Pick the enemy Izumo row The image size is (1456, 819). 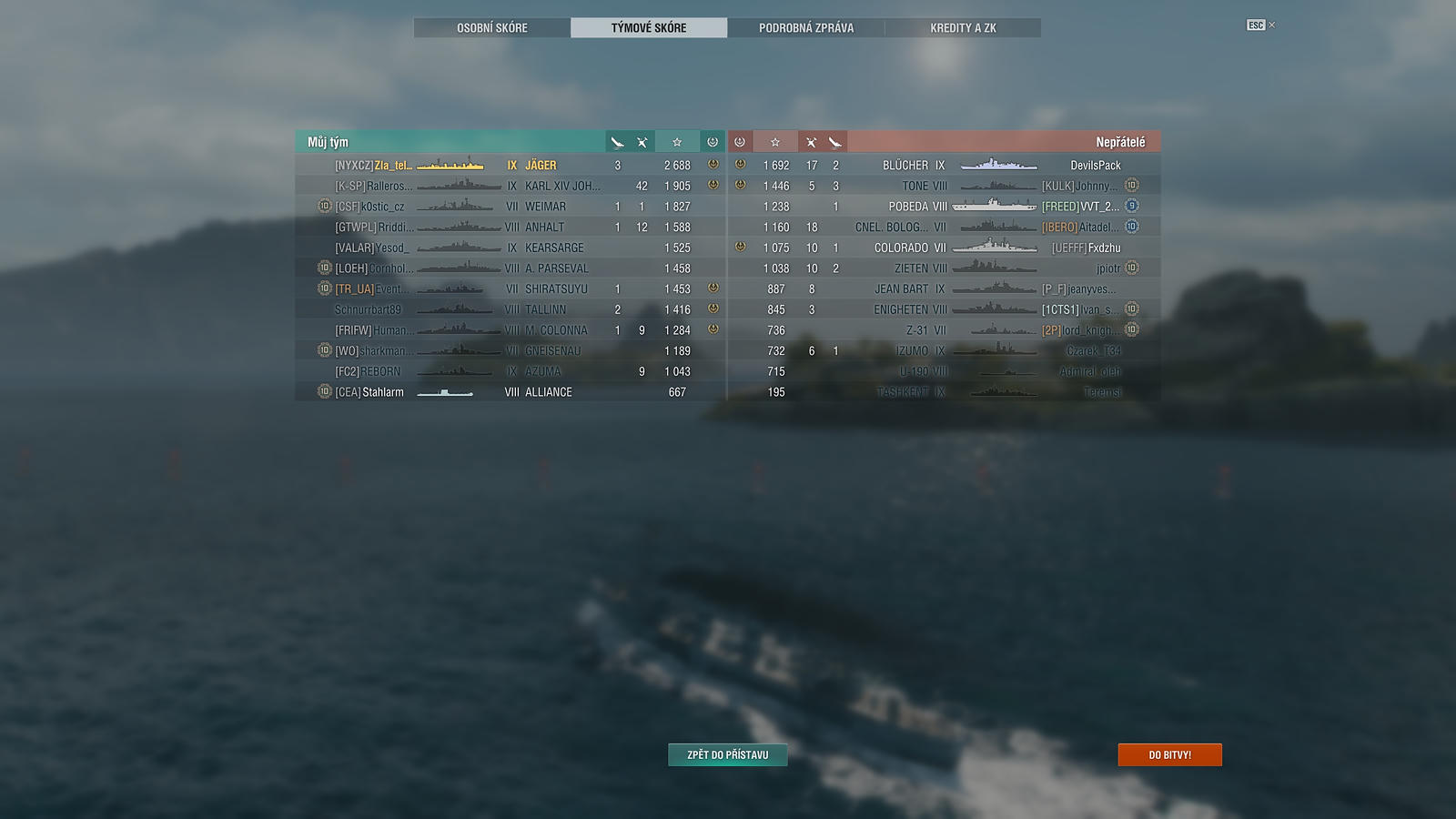946,351
